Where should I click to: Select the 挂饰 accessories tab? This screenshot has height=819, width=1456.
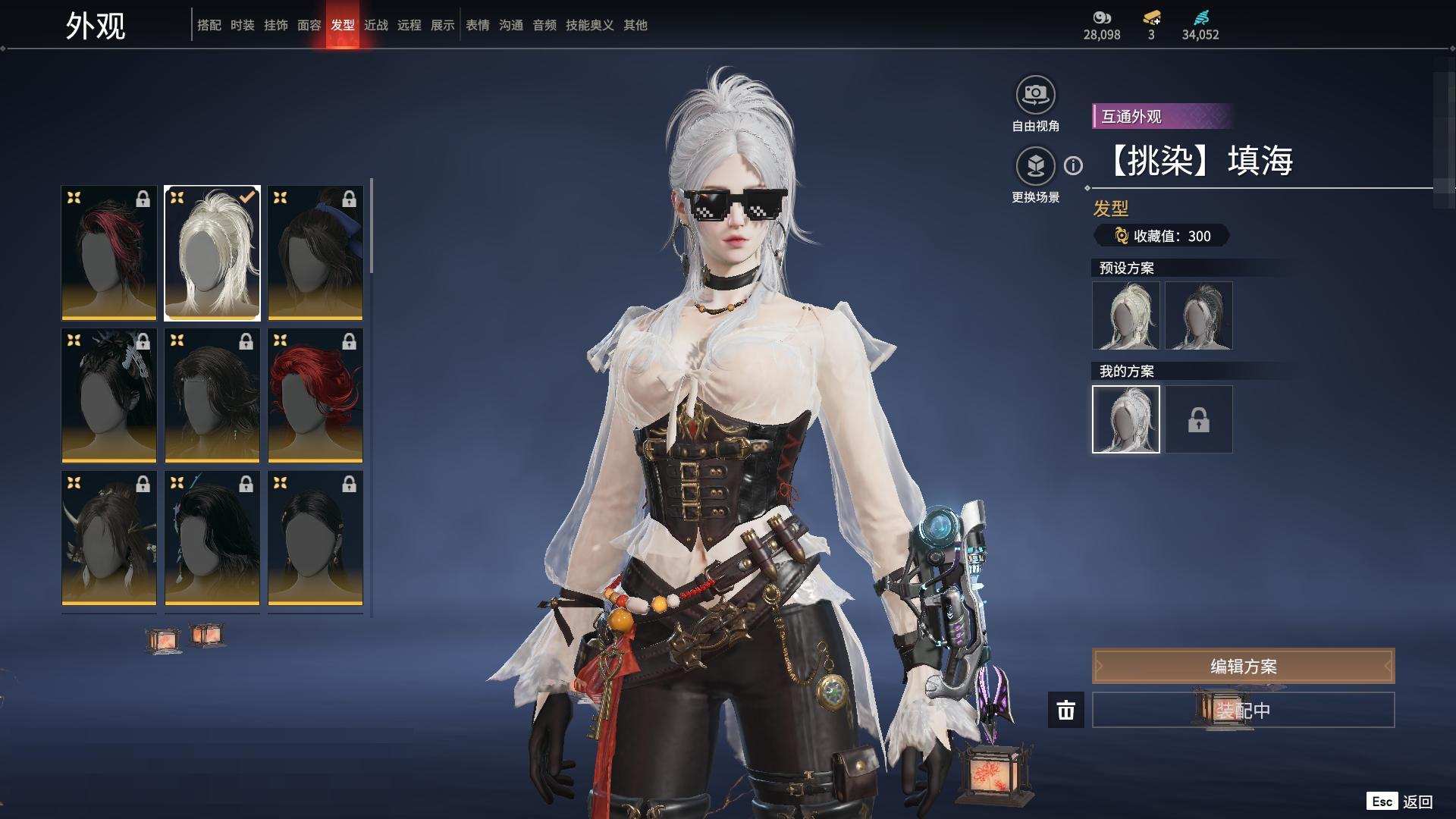point(275,25)
